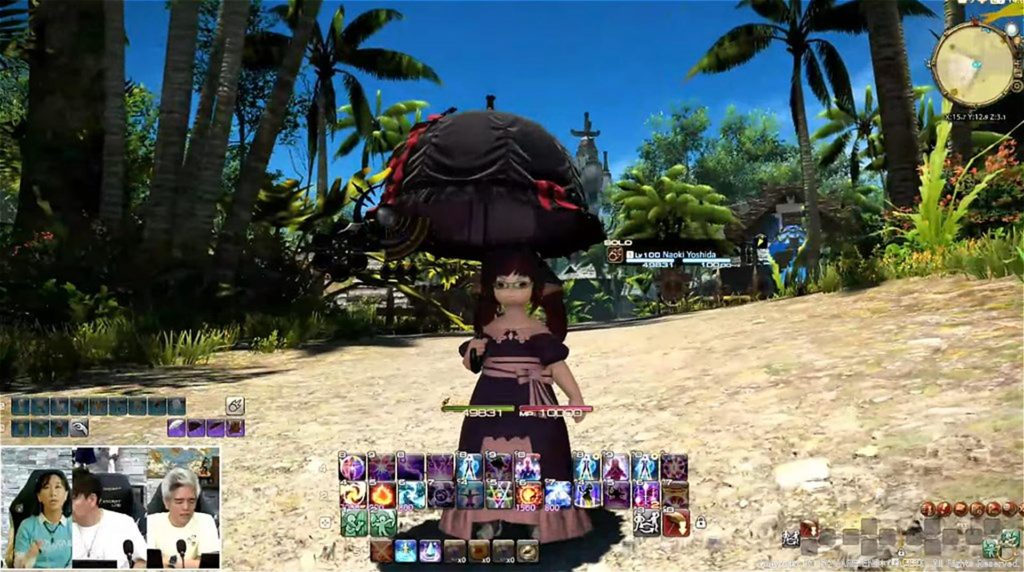Use the purple water-drop cone ability
The image size is (1024, 572).
[x=430, y=550]
